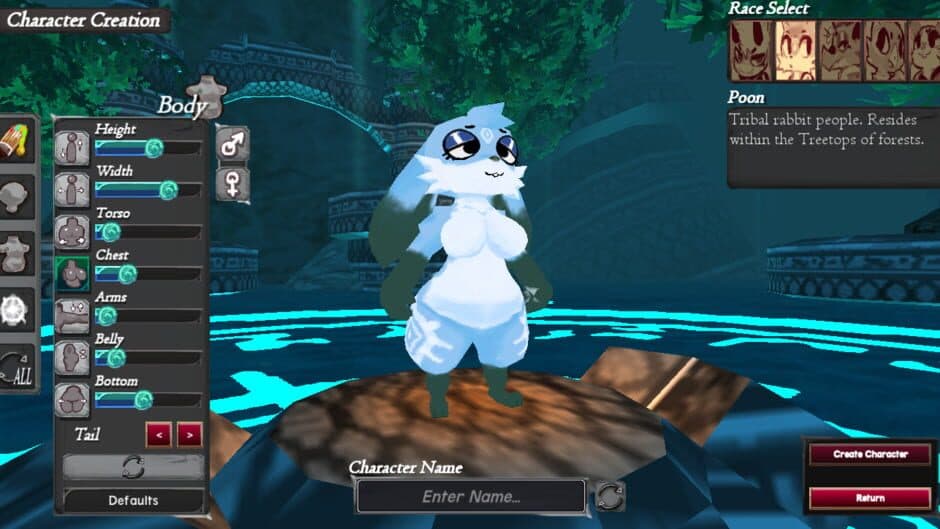Click the Create Character button
The height and width of the screenshot is (529, 940).
click(x=870, y=454)
